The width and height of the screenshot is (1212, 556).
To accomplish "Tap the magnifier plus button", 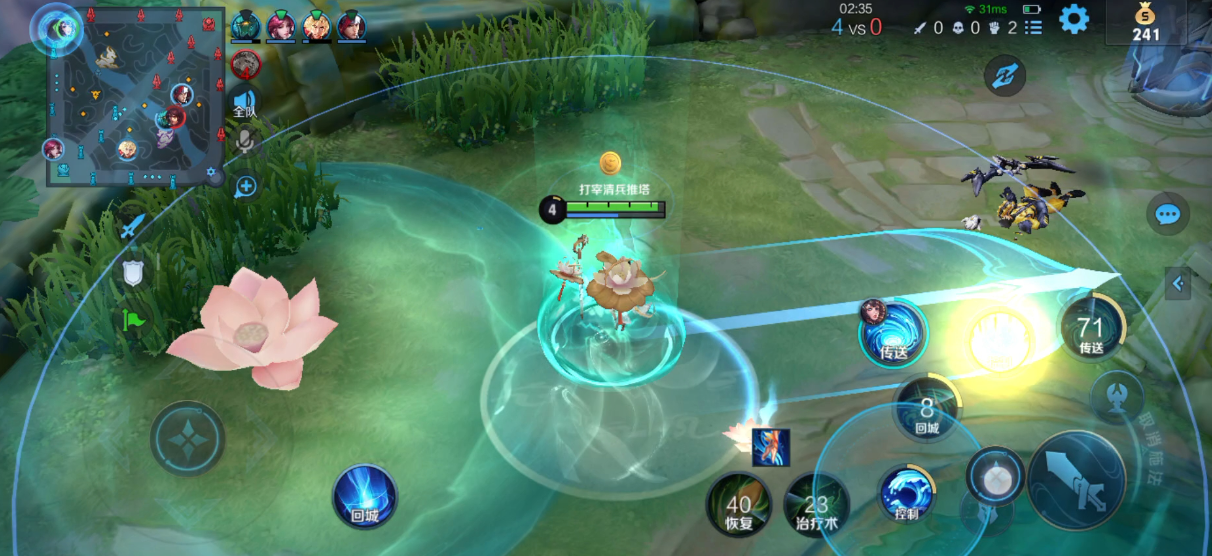I will 246,186.
